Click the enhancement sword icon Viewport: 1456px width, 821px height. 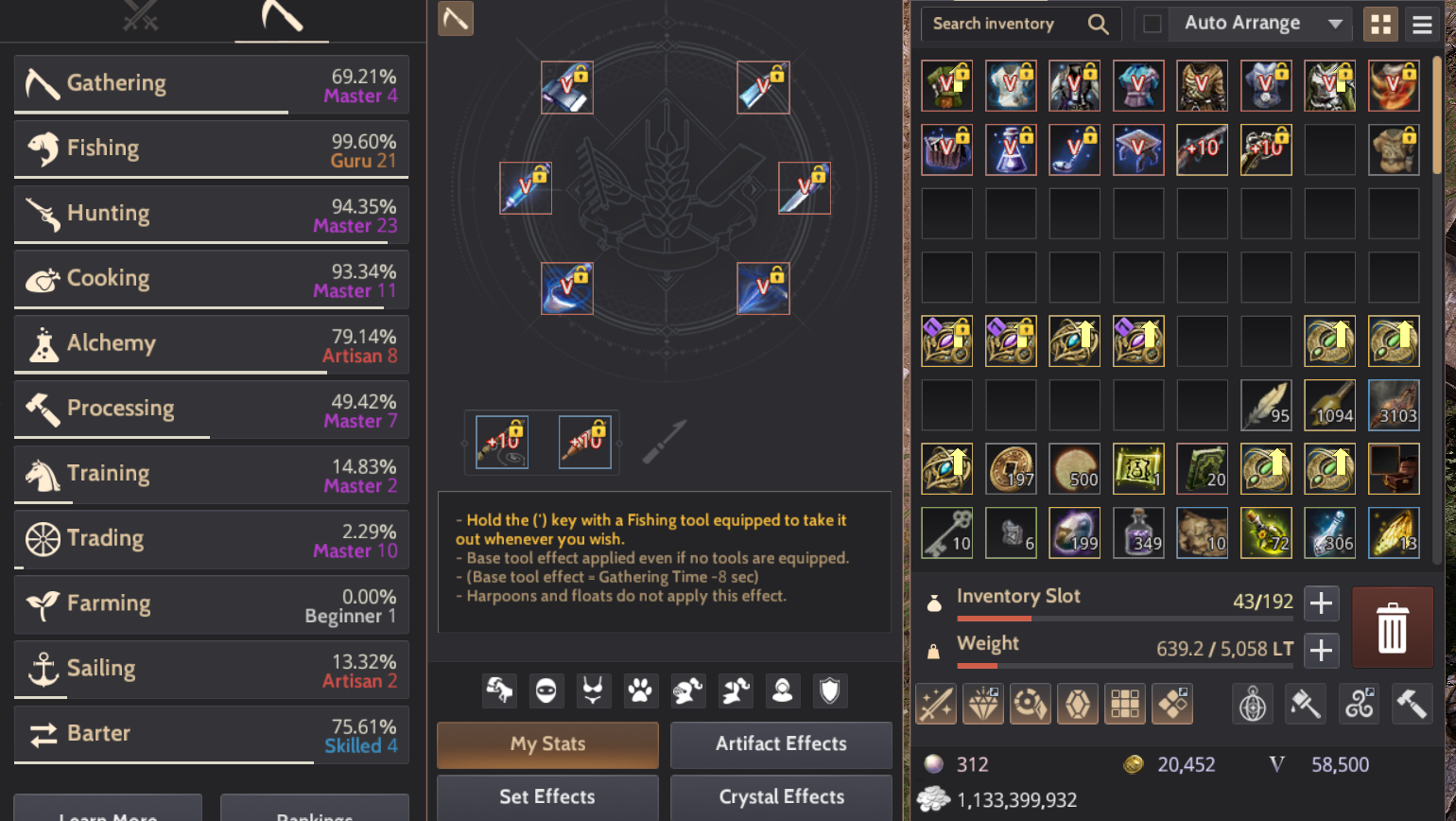coord(935,703)
